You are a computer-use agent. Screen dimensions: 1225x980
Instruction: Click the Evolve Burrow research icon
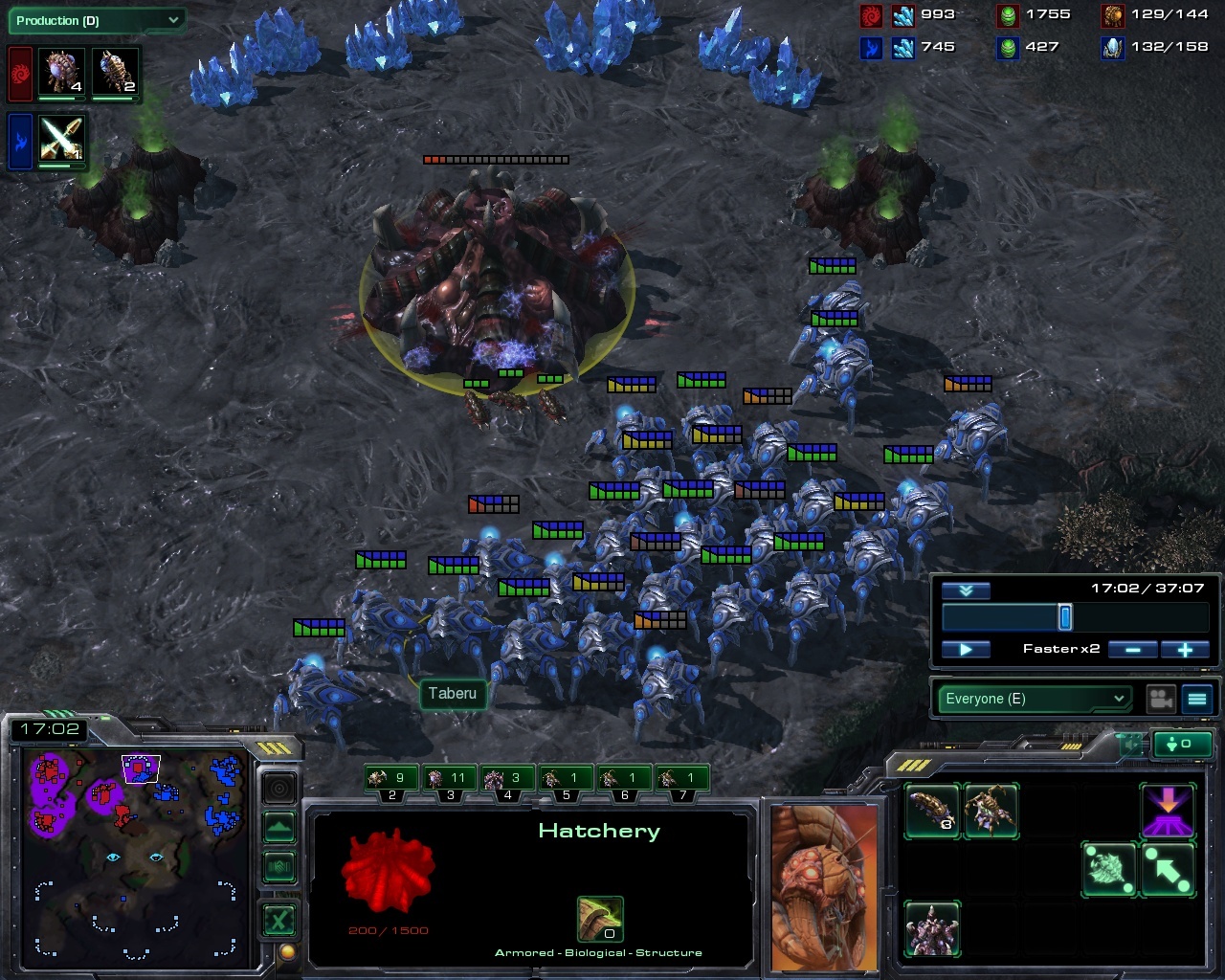tap(1168, 812)
